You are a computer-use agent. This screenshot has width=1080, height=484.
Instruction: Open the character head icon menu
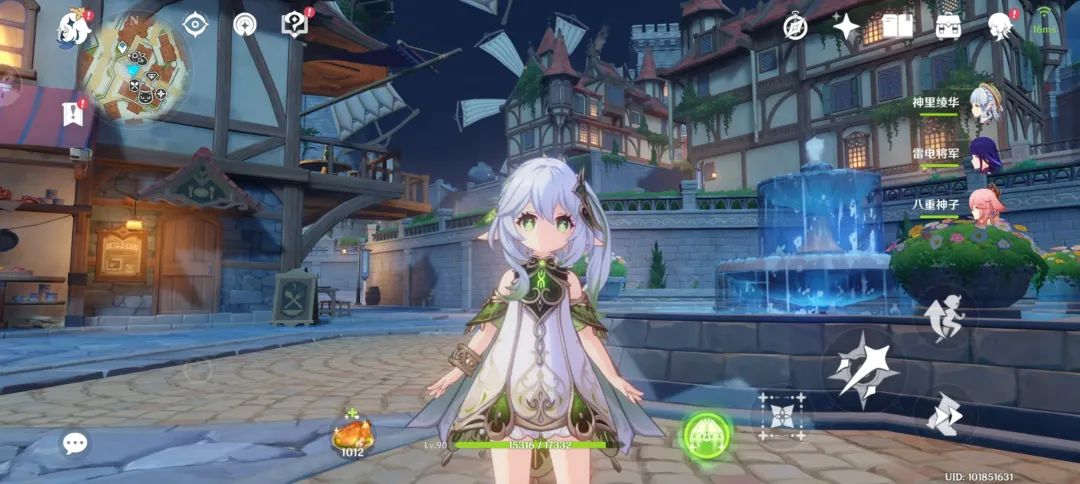999,27
